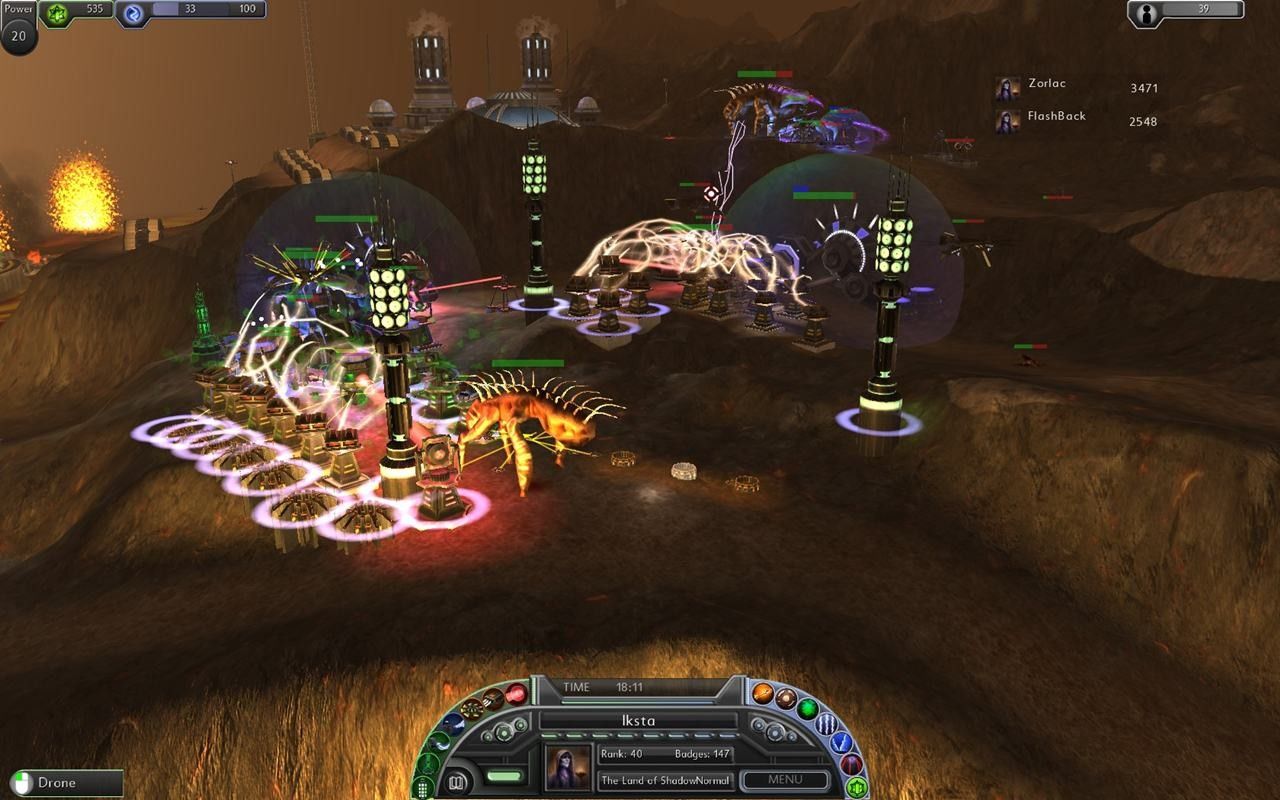Click the green energy crystal icon
The width and height of the screenshot is (1280, 800).
57,13
